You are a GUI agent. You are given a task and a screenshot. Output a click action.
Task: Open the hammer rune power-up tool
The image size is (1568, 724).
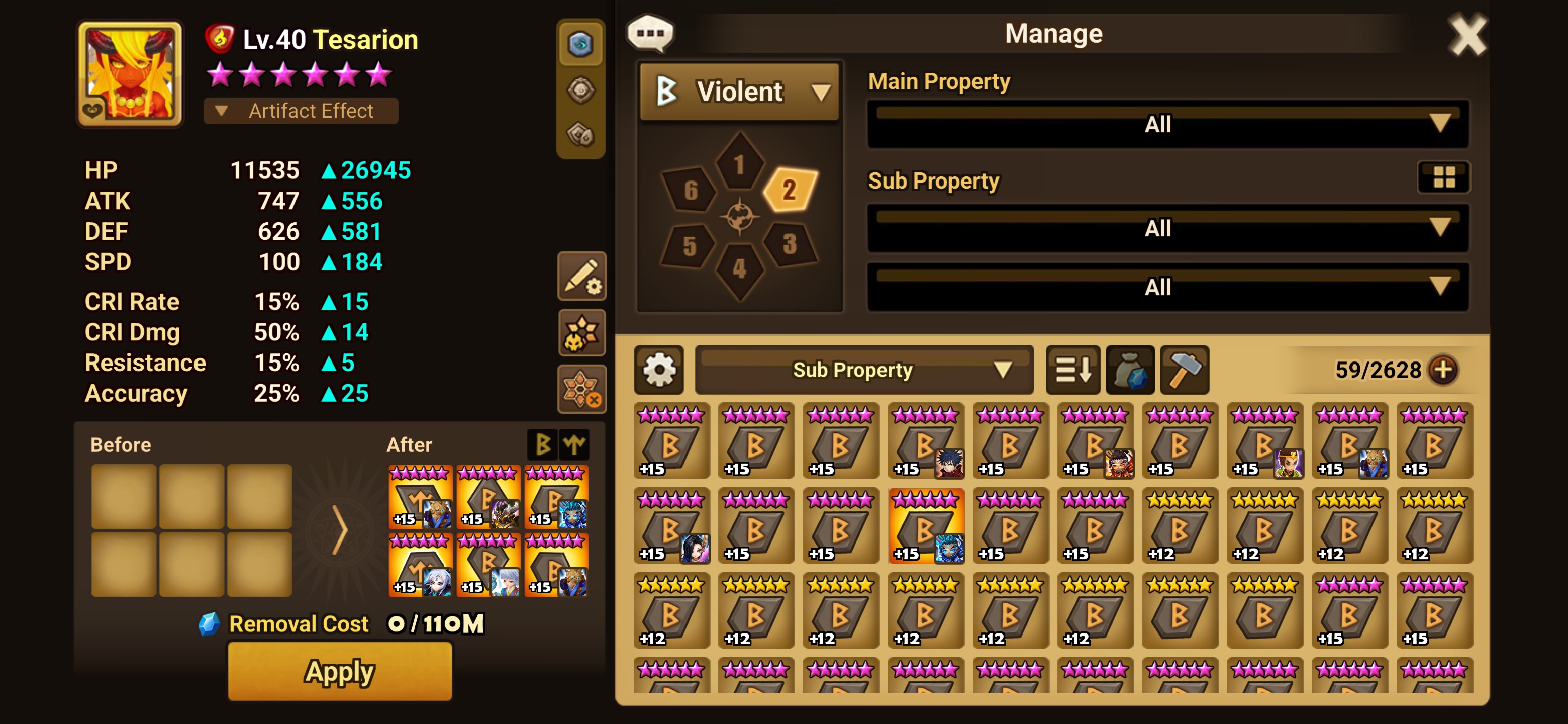coord(1184,370)
